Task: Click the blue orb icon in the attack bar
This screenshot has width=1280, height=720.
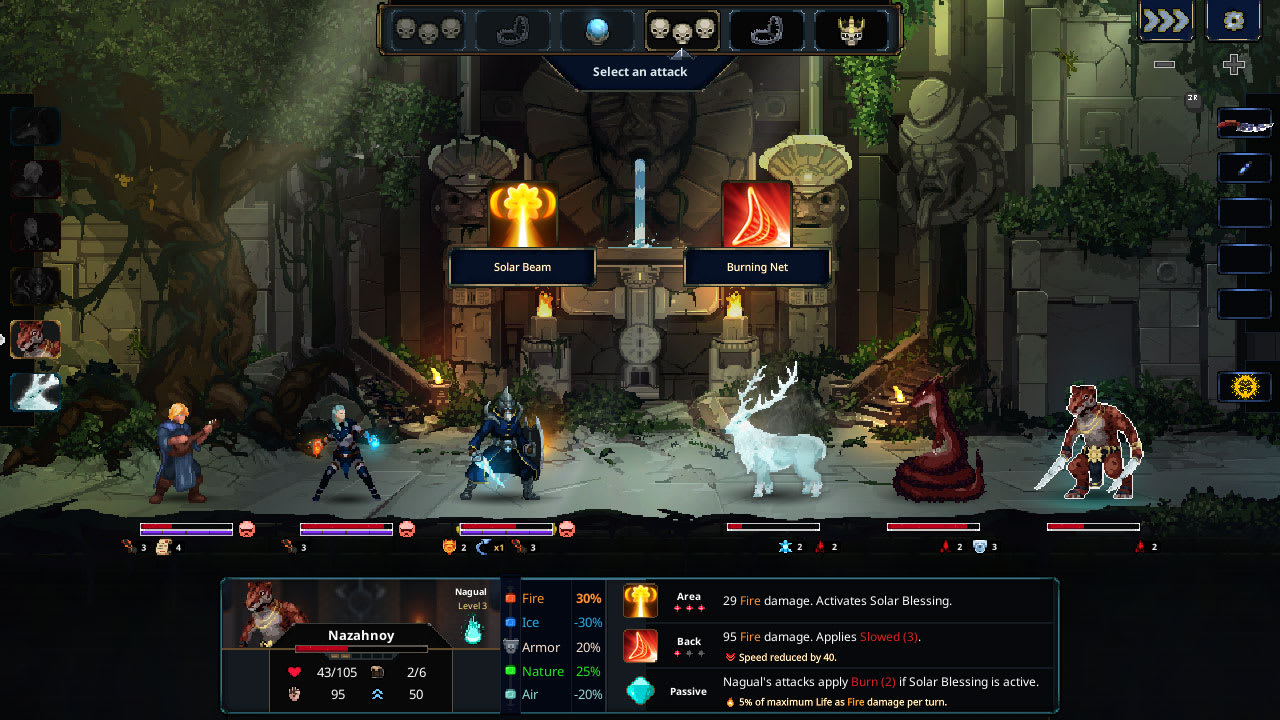Action: 597,29
